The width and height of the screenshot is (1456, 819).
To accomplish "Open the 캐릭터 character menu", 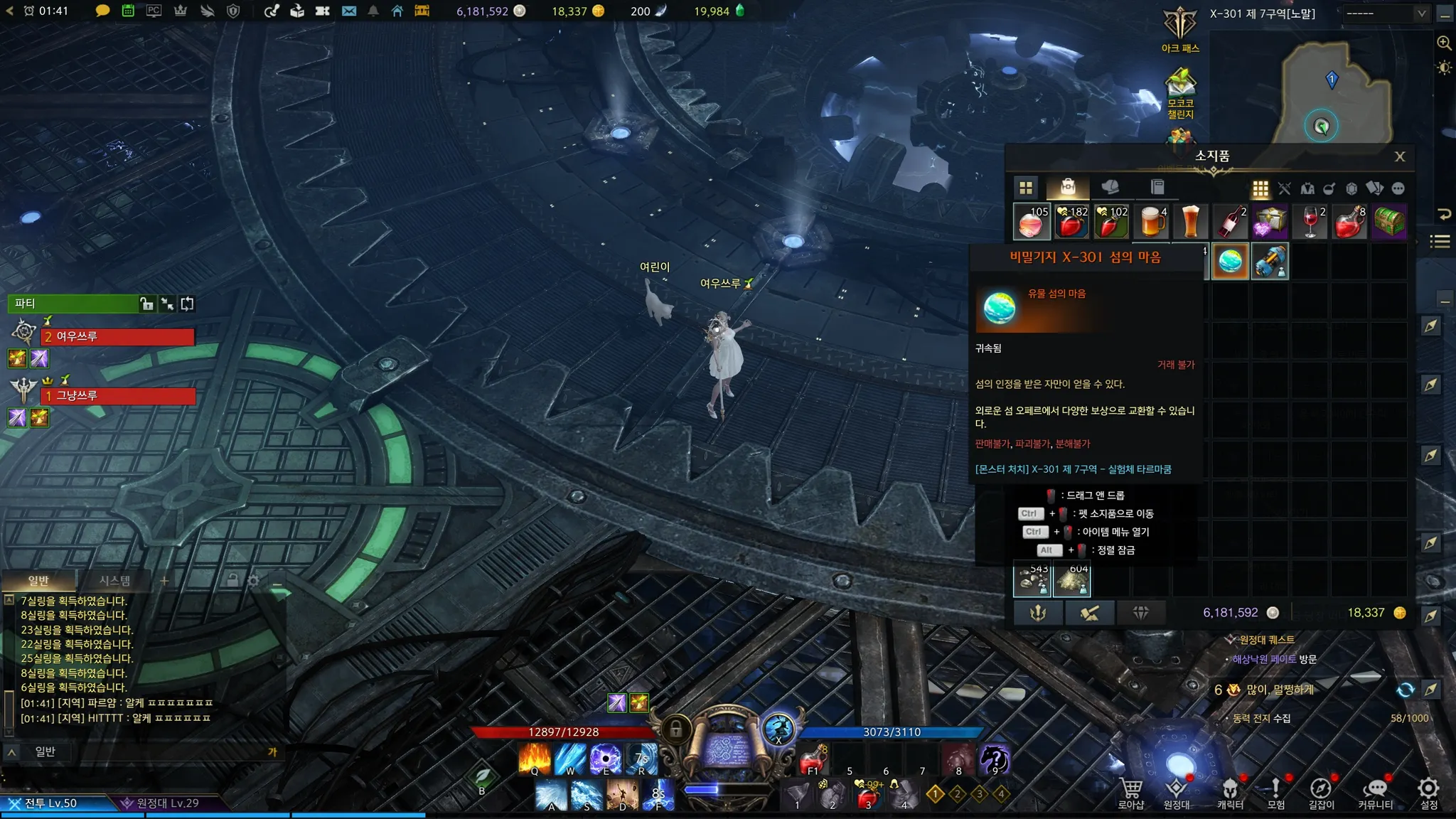I will [1230, 792].
